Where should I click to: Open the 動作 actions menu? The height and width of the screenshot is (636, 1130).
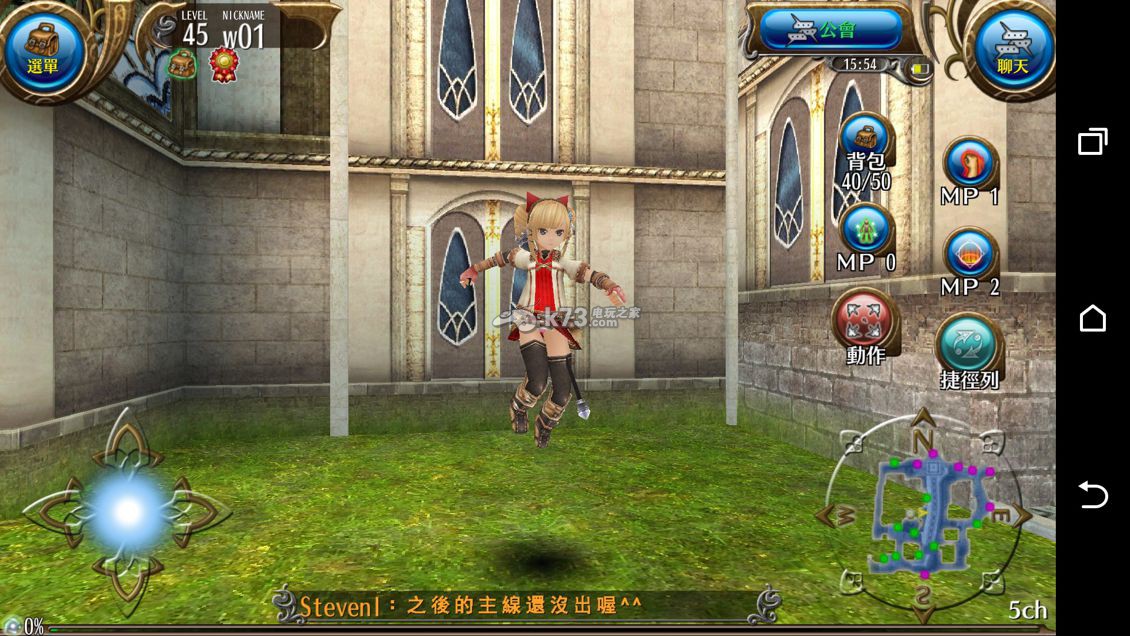[x=865, y=322]
